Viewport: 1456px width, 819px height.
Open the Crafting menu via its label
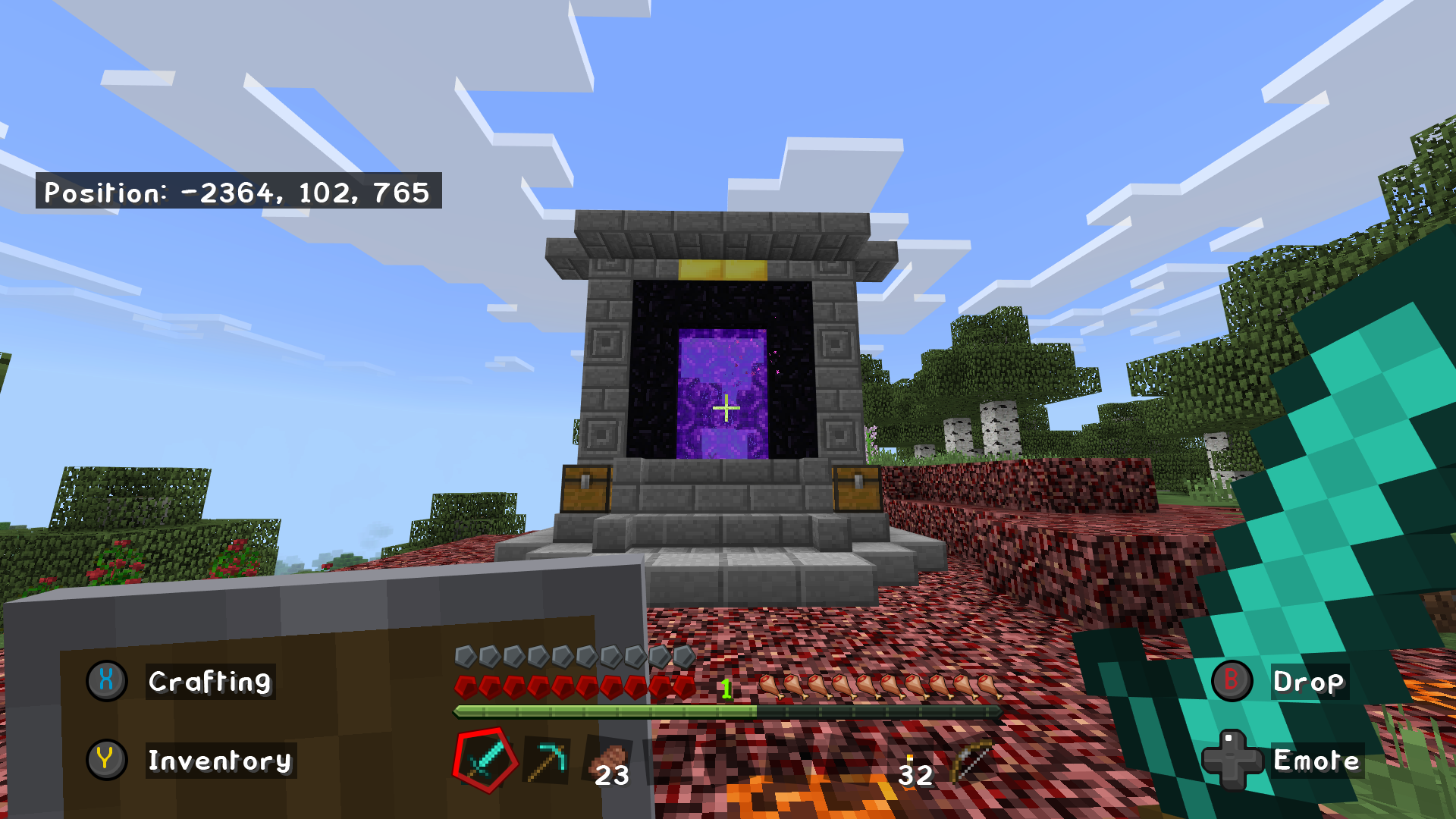[x=209, y=682]
